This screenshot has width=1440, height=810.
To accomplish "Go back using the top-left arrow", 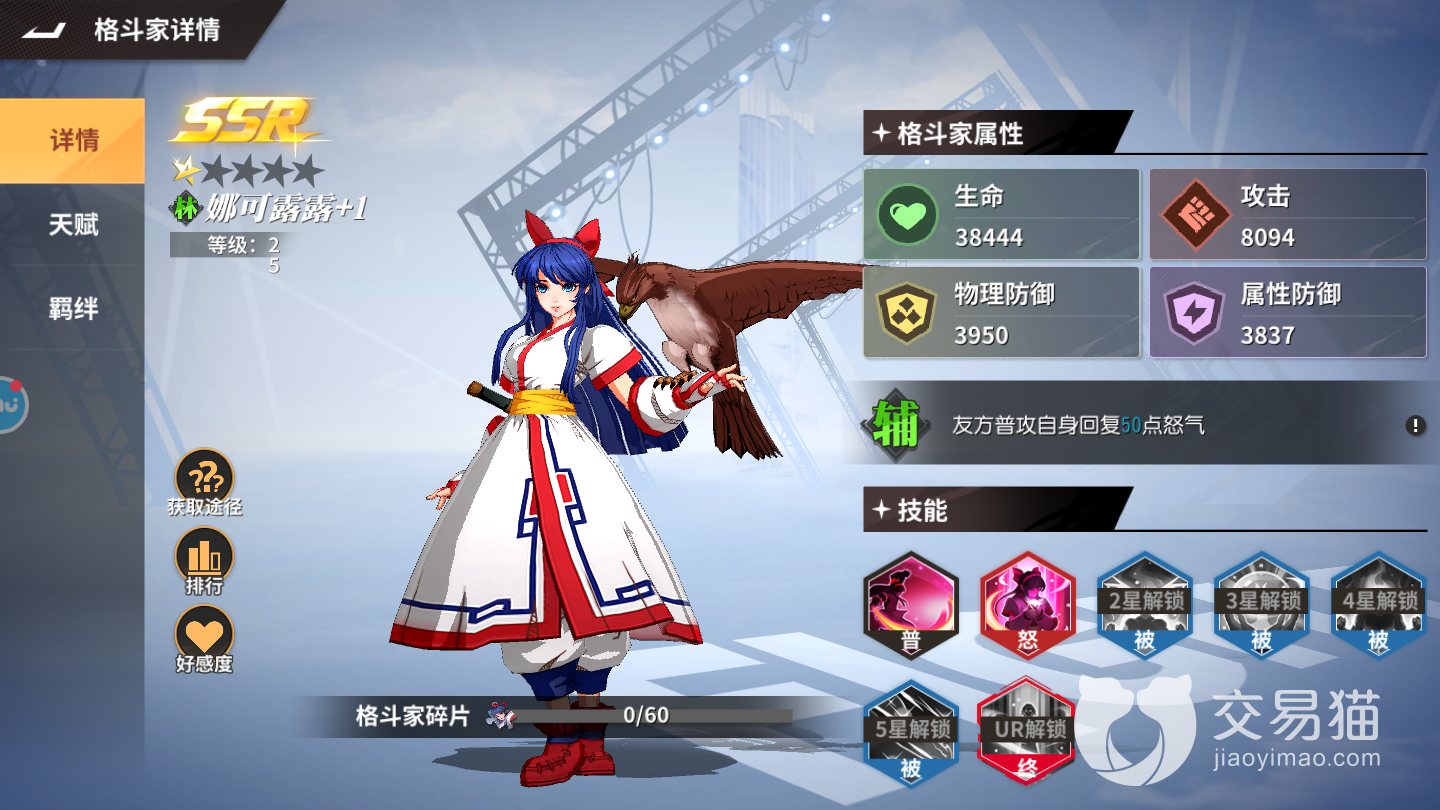I will 44,30.
